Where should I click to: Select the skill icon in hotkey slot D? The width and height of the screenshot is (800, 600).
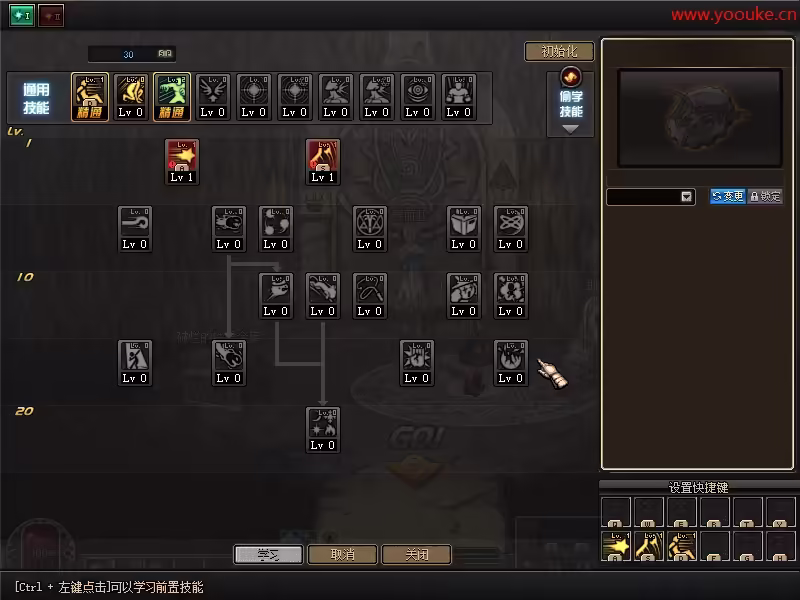[x=682, y=546]
